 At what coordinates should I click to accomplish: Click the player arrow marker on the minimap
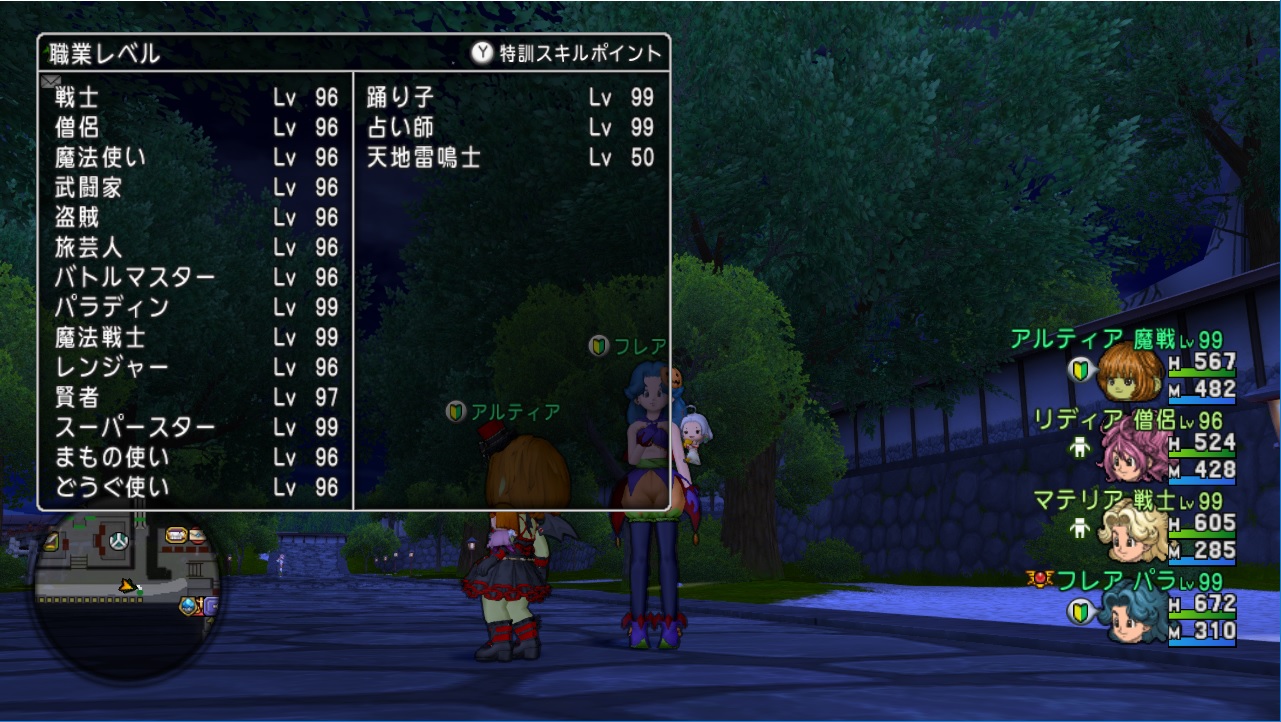(x=127, y=586)
